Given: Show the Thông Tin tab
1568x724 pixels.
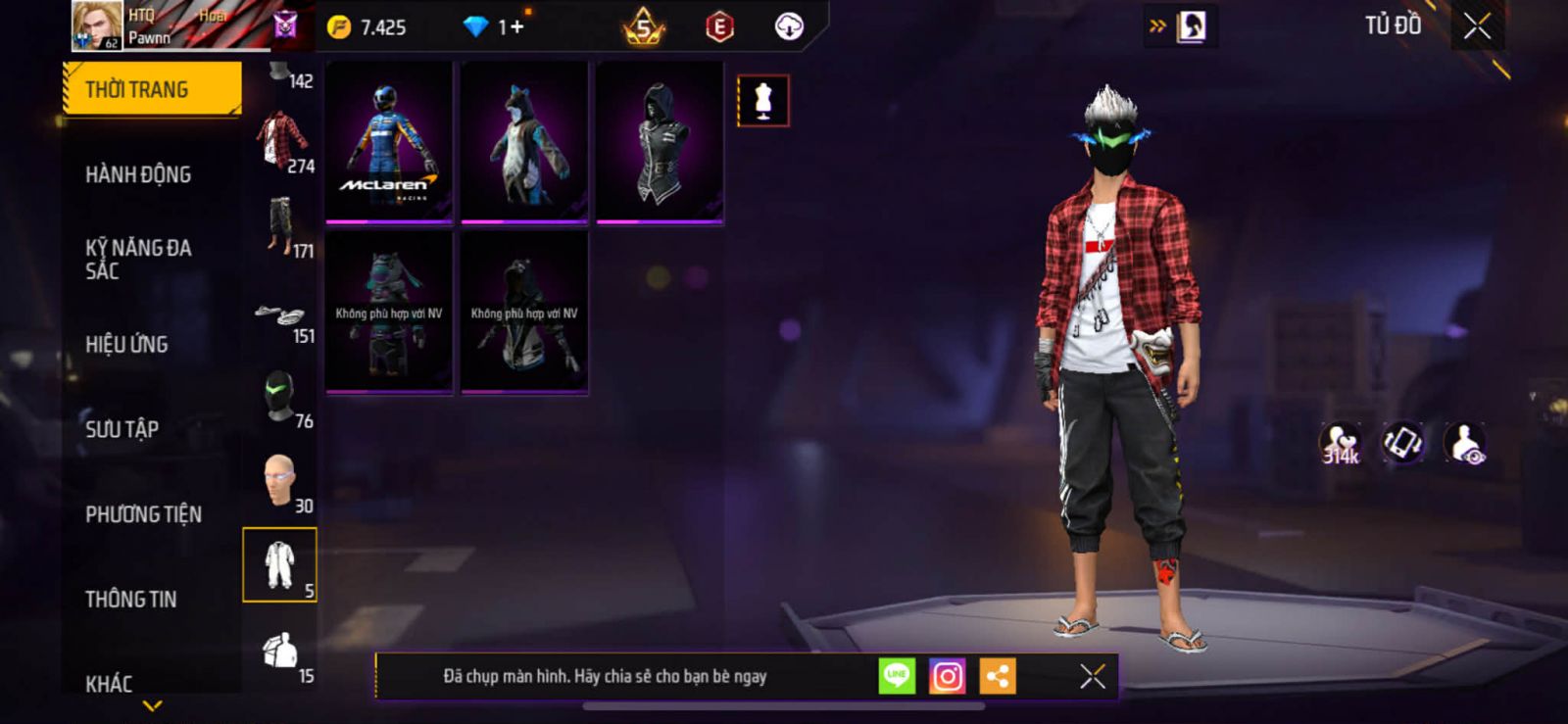Looking at the screenshot, I should click(x=130, y=599).
